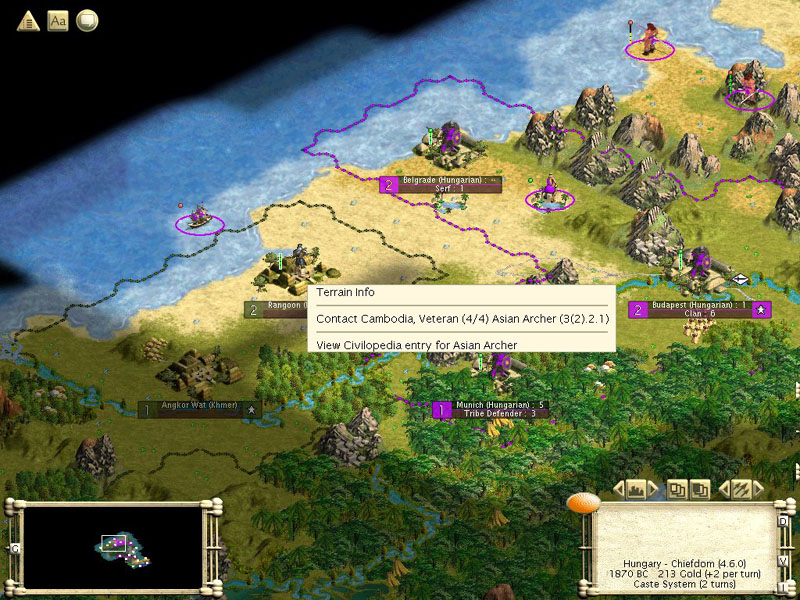Open the city skyline button
Image resolution: width=800 pixels, height=600 pixels.
[x=635, y=489]
